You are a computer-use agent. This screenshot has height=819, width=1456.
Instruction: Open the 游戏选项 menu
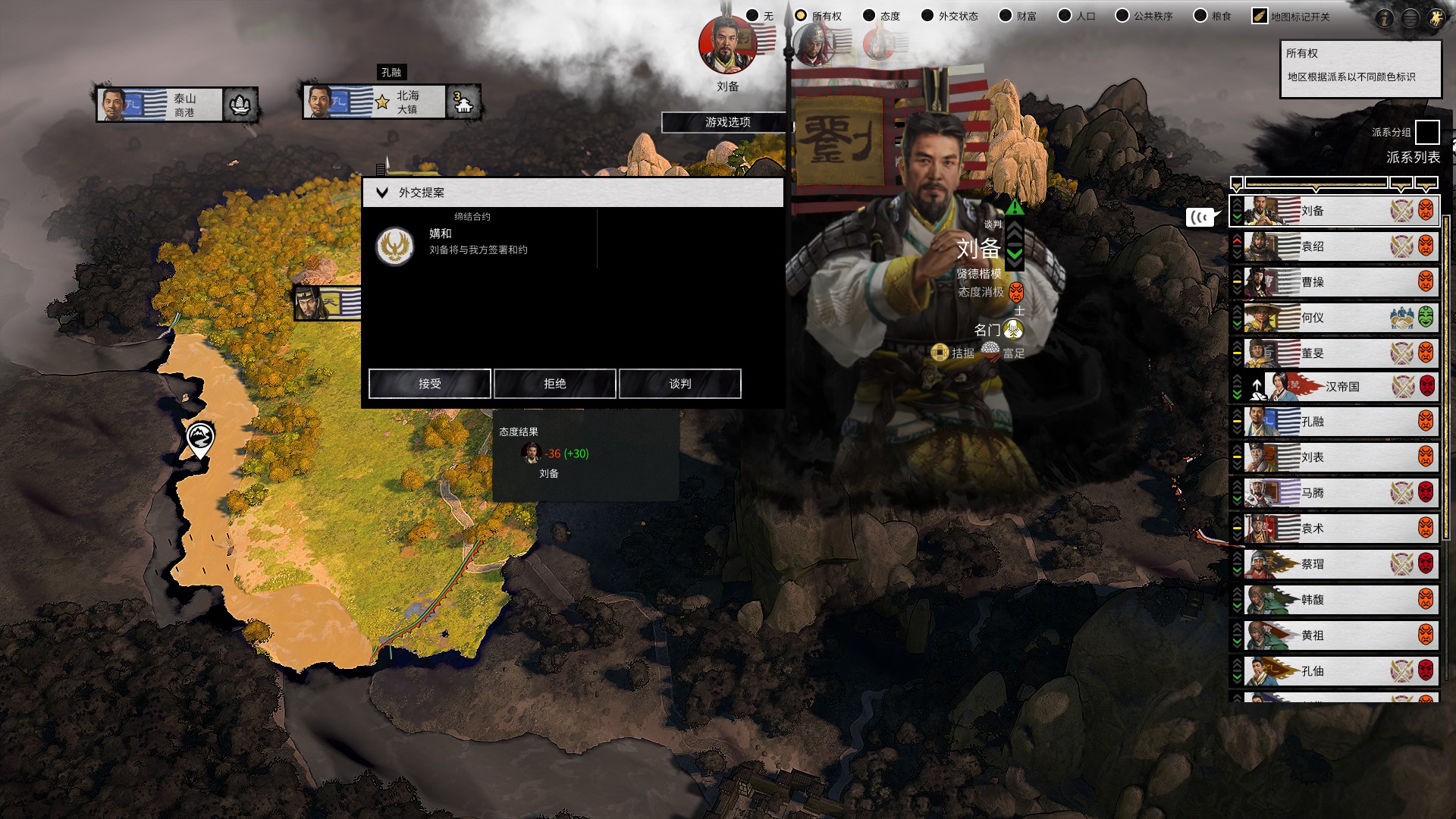point(727,122)
